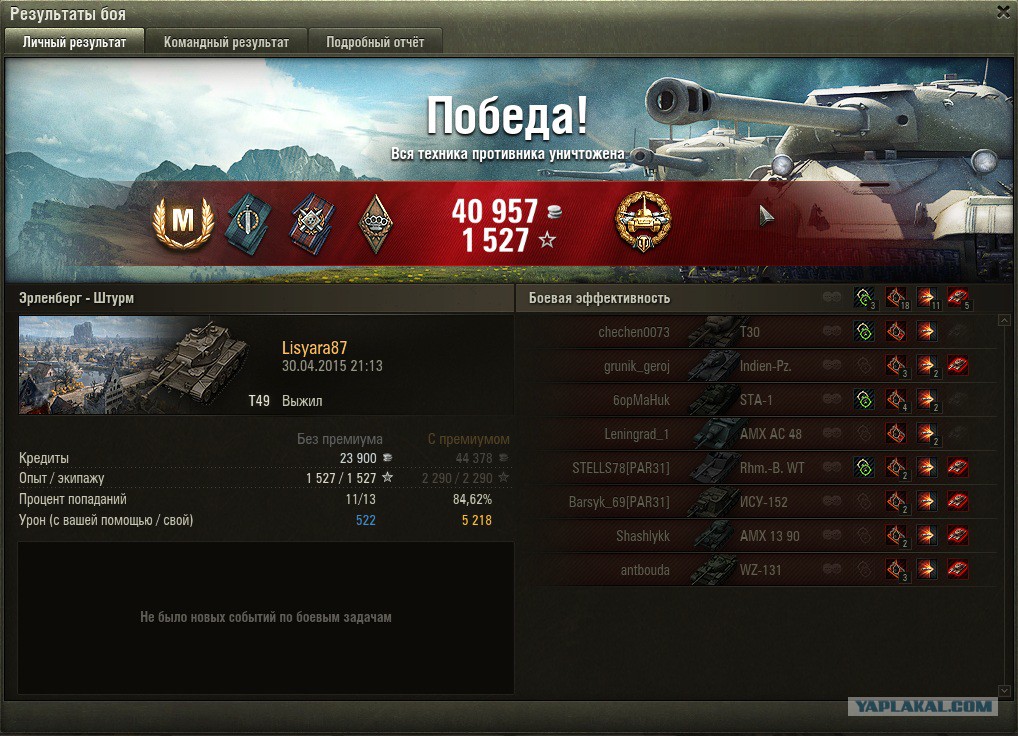The width and height of the screenshot is (1018, 736).
Task: Click the efficiency list scroll-down arrow
Action: 1005,690
